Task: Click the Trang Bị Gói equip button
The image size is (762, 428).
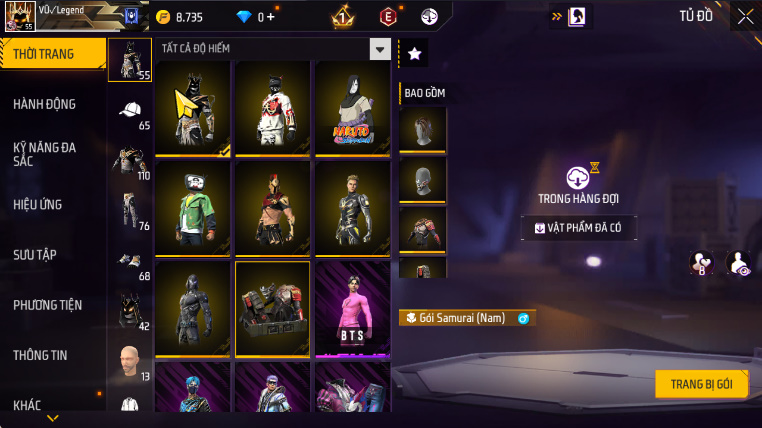Action: (x=702, y=384)
